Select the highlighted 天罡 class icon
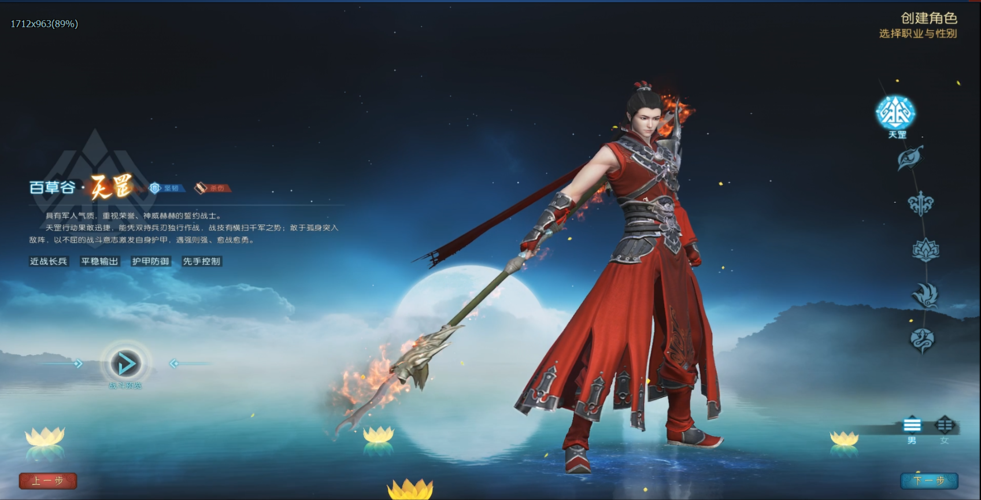 (896, 112)
